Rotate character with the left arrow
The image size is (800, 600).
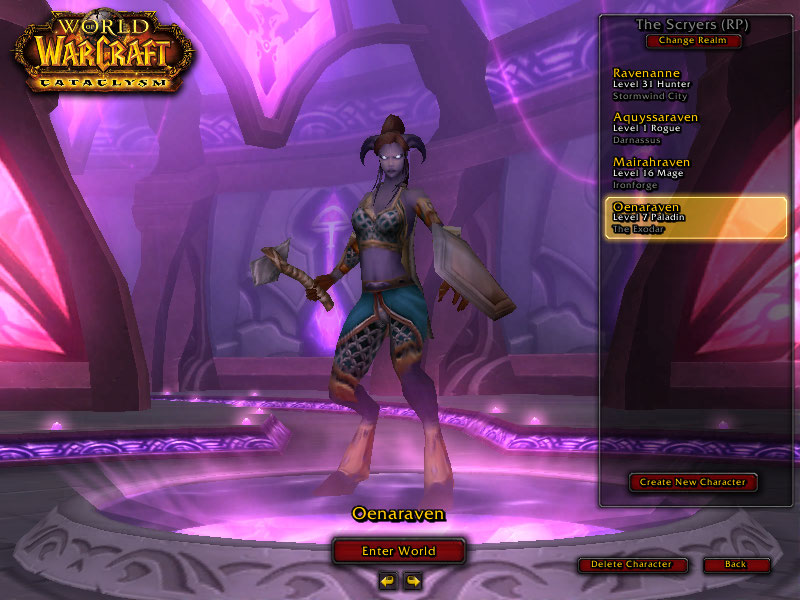(387, 580)
